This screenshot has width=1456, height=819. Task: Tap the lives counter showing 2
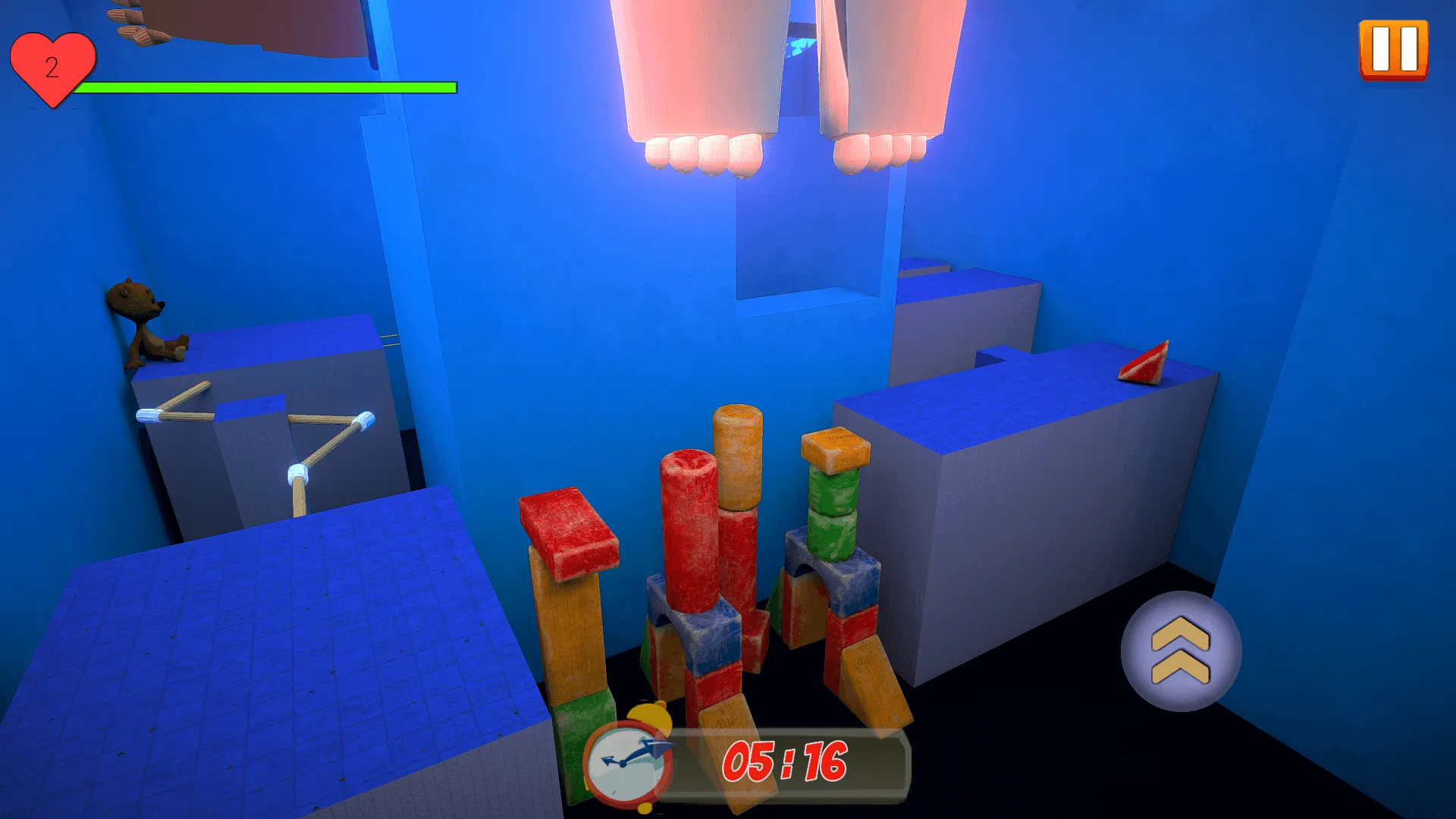(52, 68)
